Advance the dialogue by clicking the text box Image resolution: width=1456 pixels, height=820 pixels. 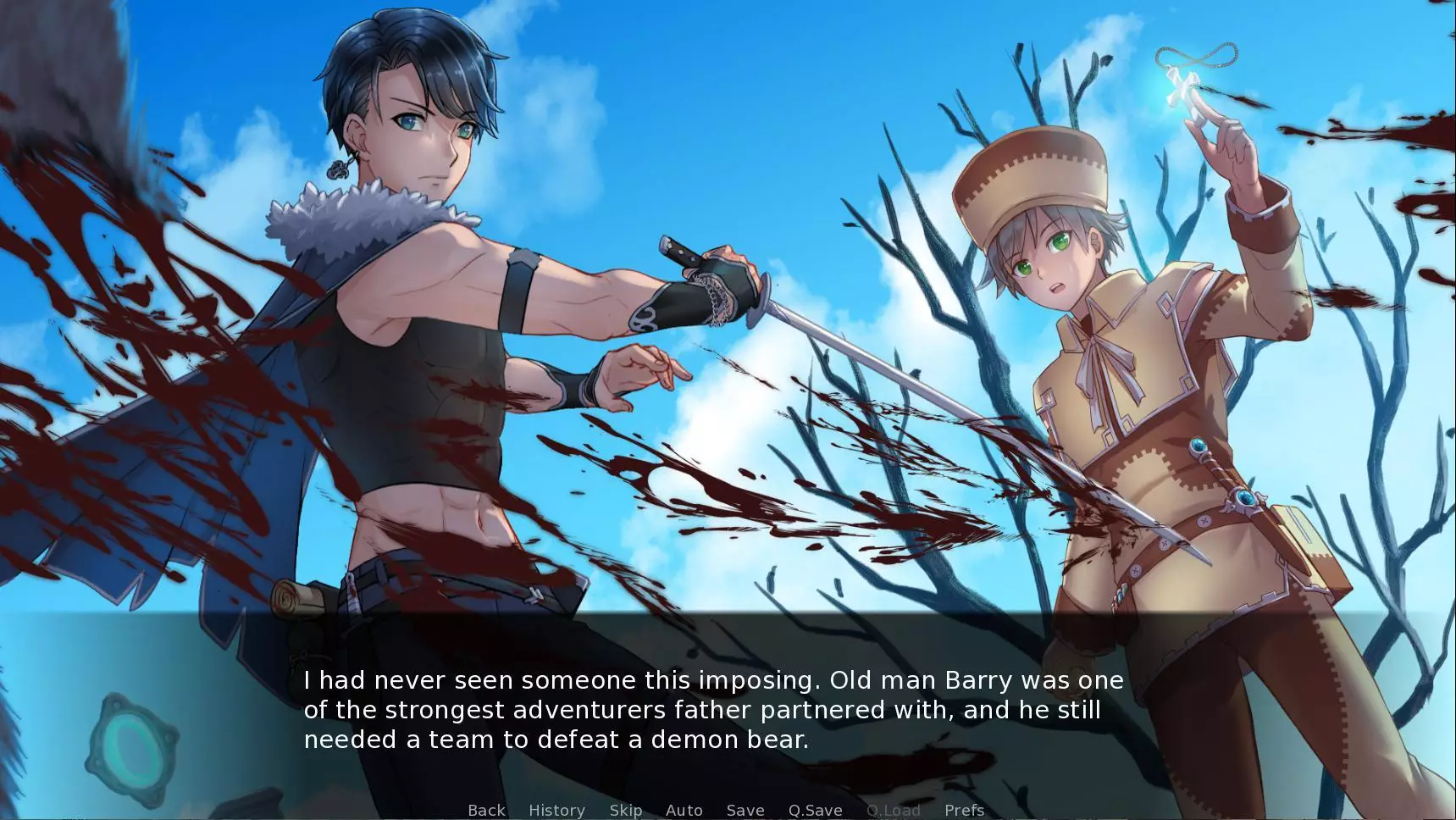713,709
